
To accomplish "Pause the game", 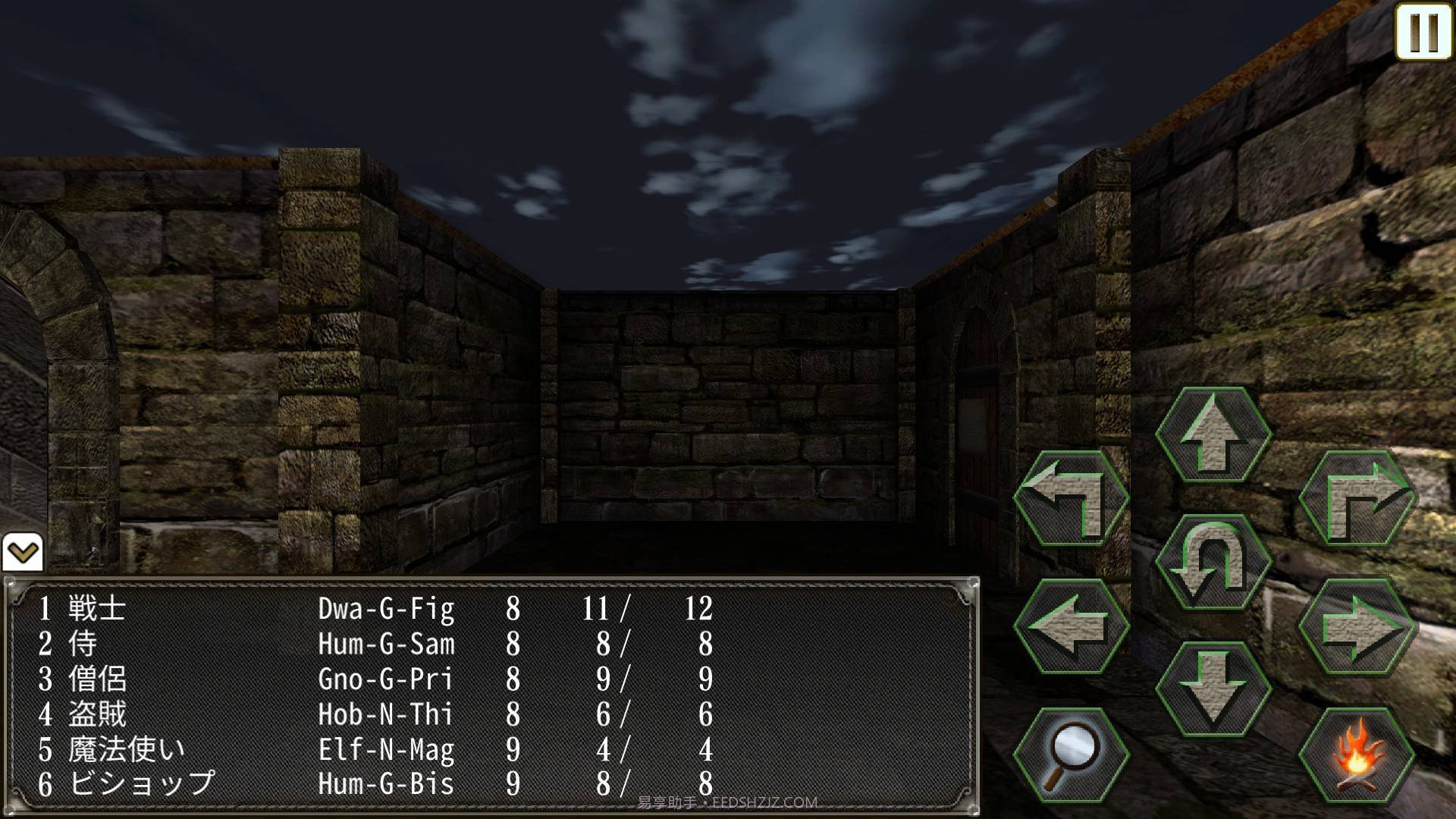I will click(x=1423, y=32).
